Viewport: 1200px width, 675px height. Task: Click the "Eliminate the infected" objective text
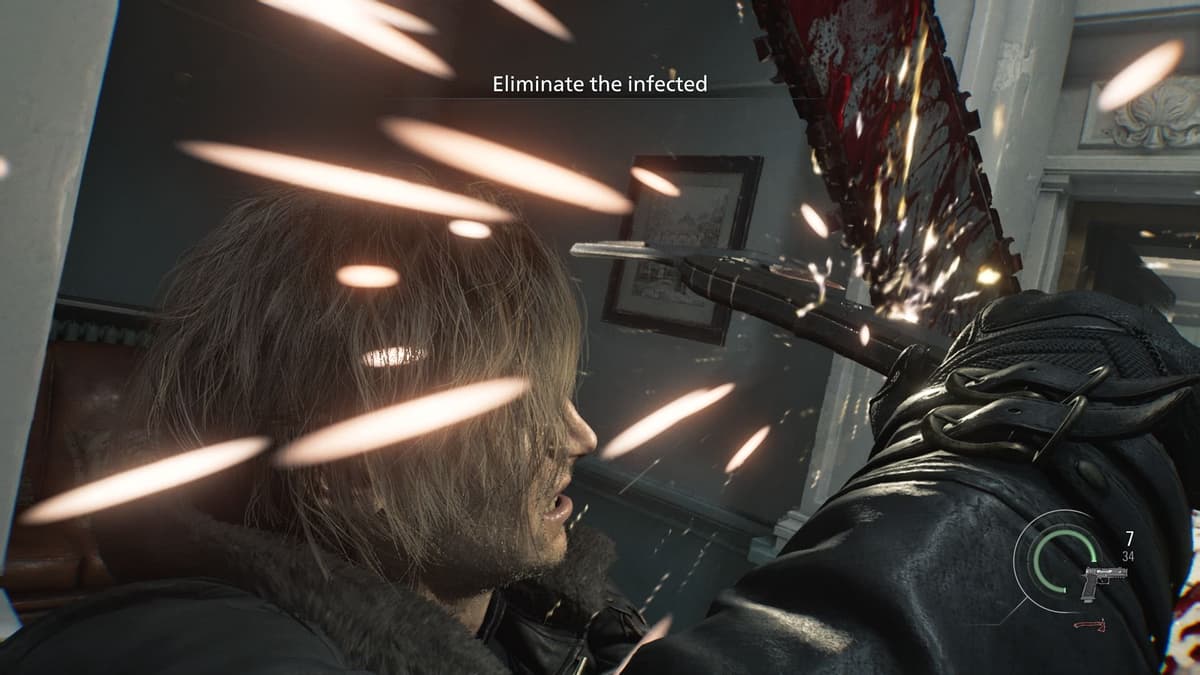pos(600,85)
